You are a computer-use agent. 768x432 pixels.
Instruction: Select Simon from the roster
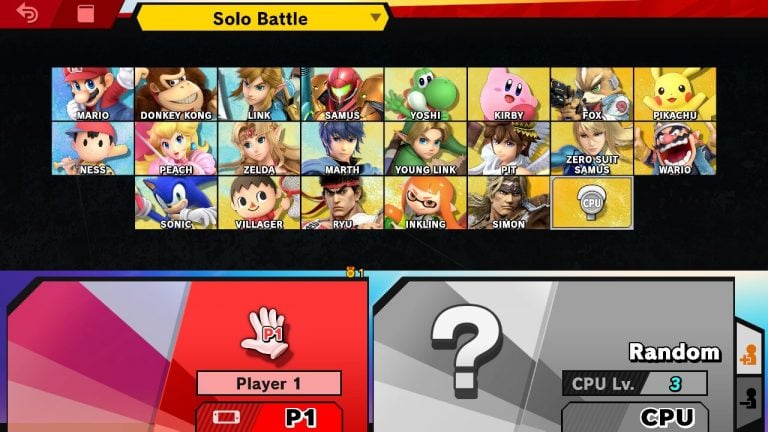tap(508, 203)
